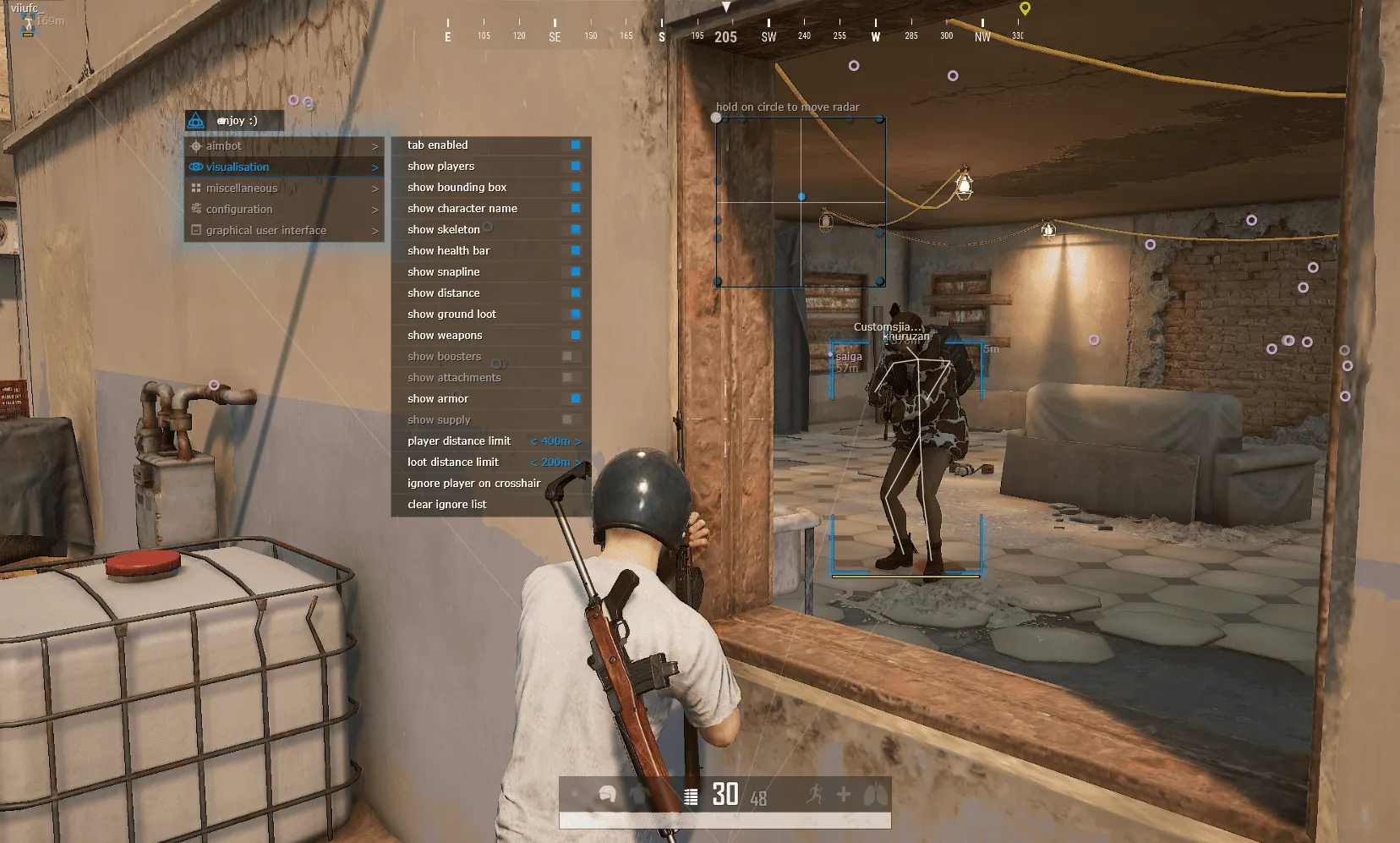Screen dimensions: 1400x843
Task: Increase the player distance limit value
Action: [580, 441]
